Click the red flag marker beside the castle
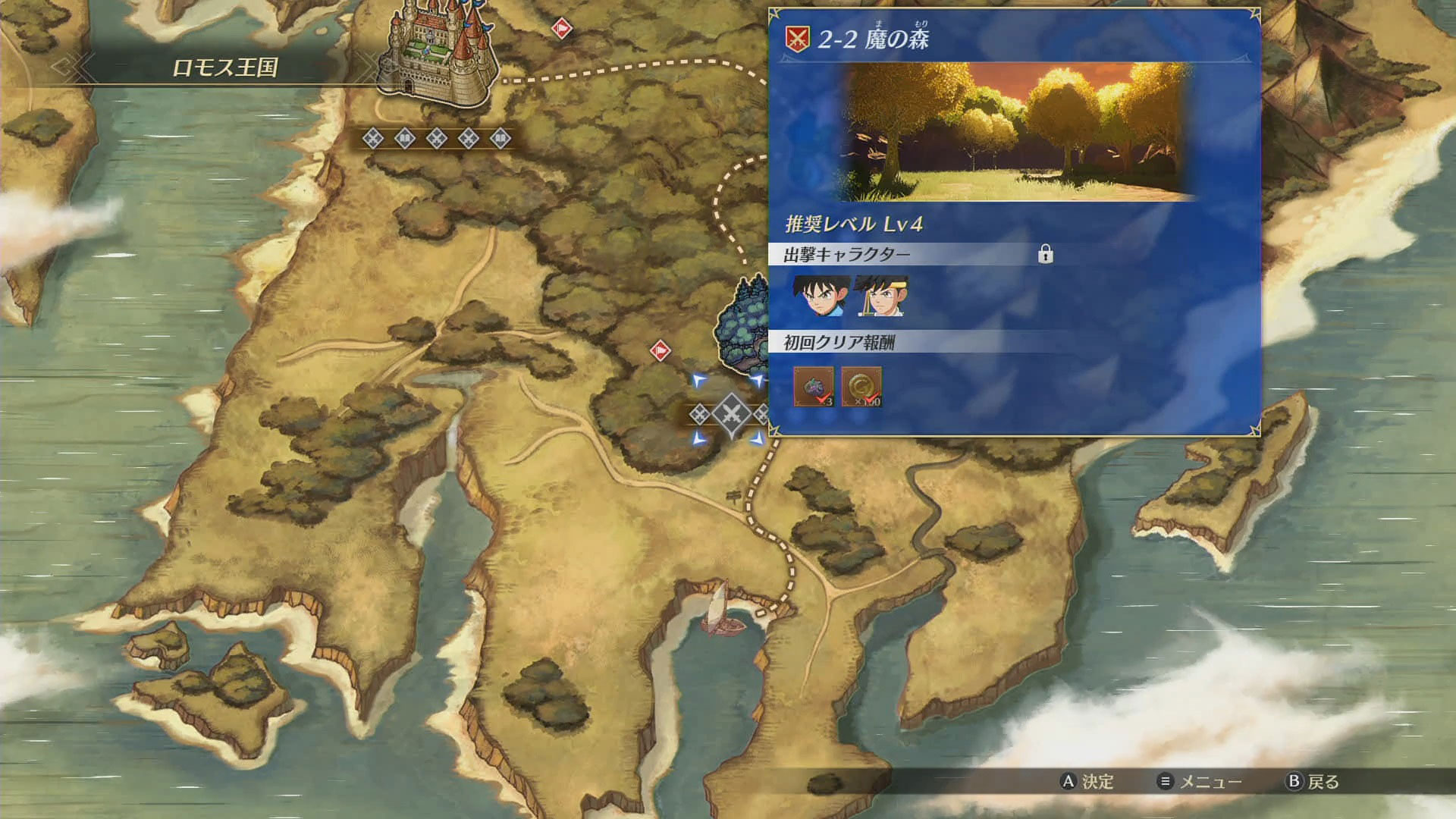 (561, 29)
